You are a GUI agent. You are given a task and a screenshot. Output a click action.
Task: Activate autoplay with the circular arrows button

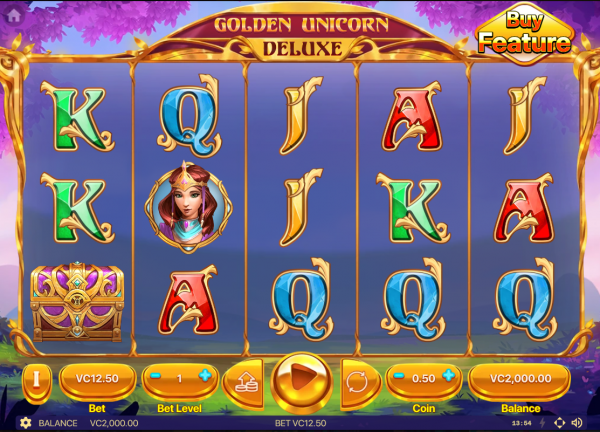pos(357,380)
